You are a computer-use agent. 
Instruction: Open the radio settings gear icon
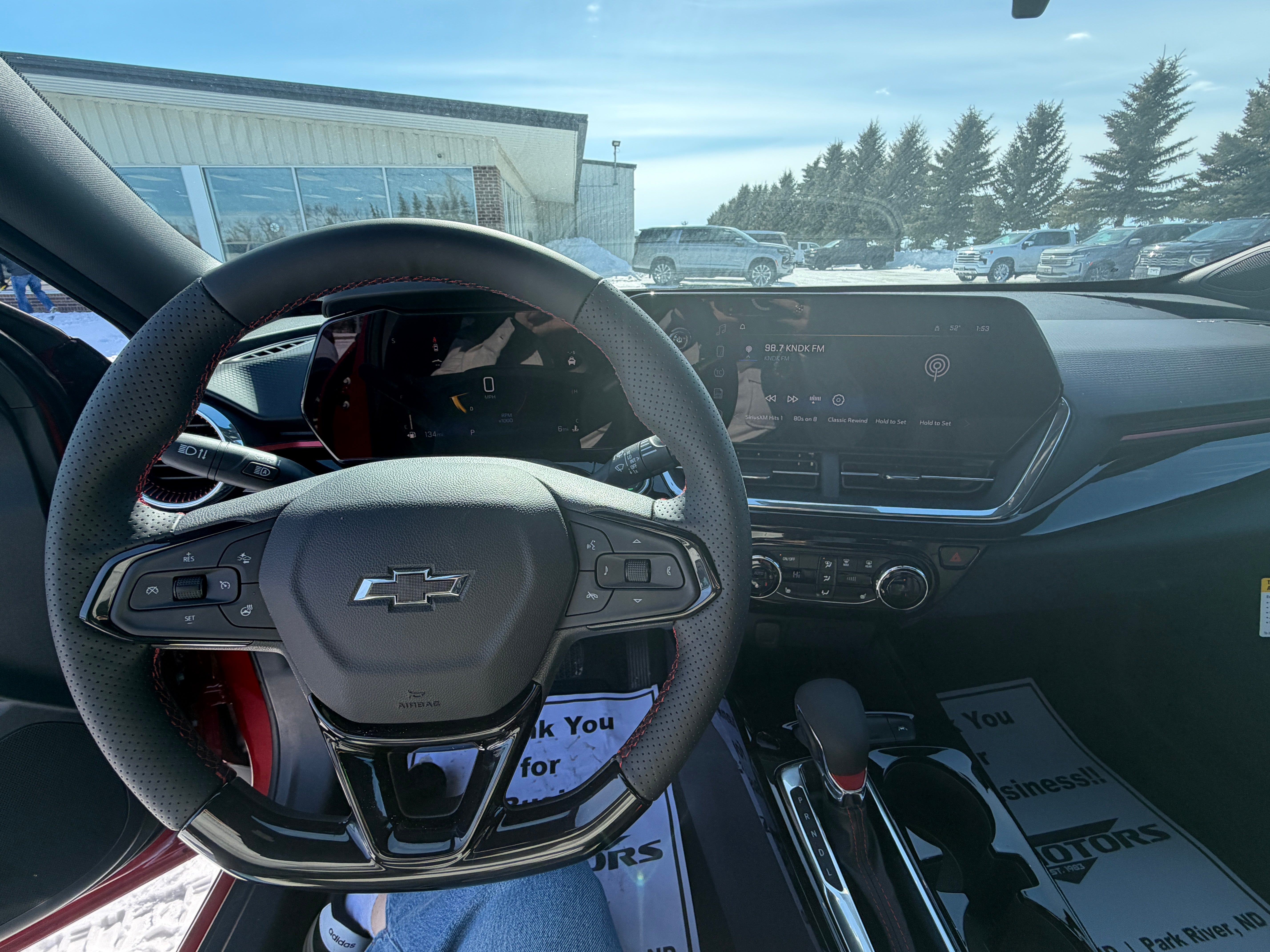point(839,400)
